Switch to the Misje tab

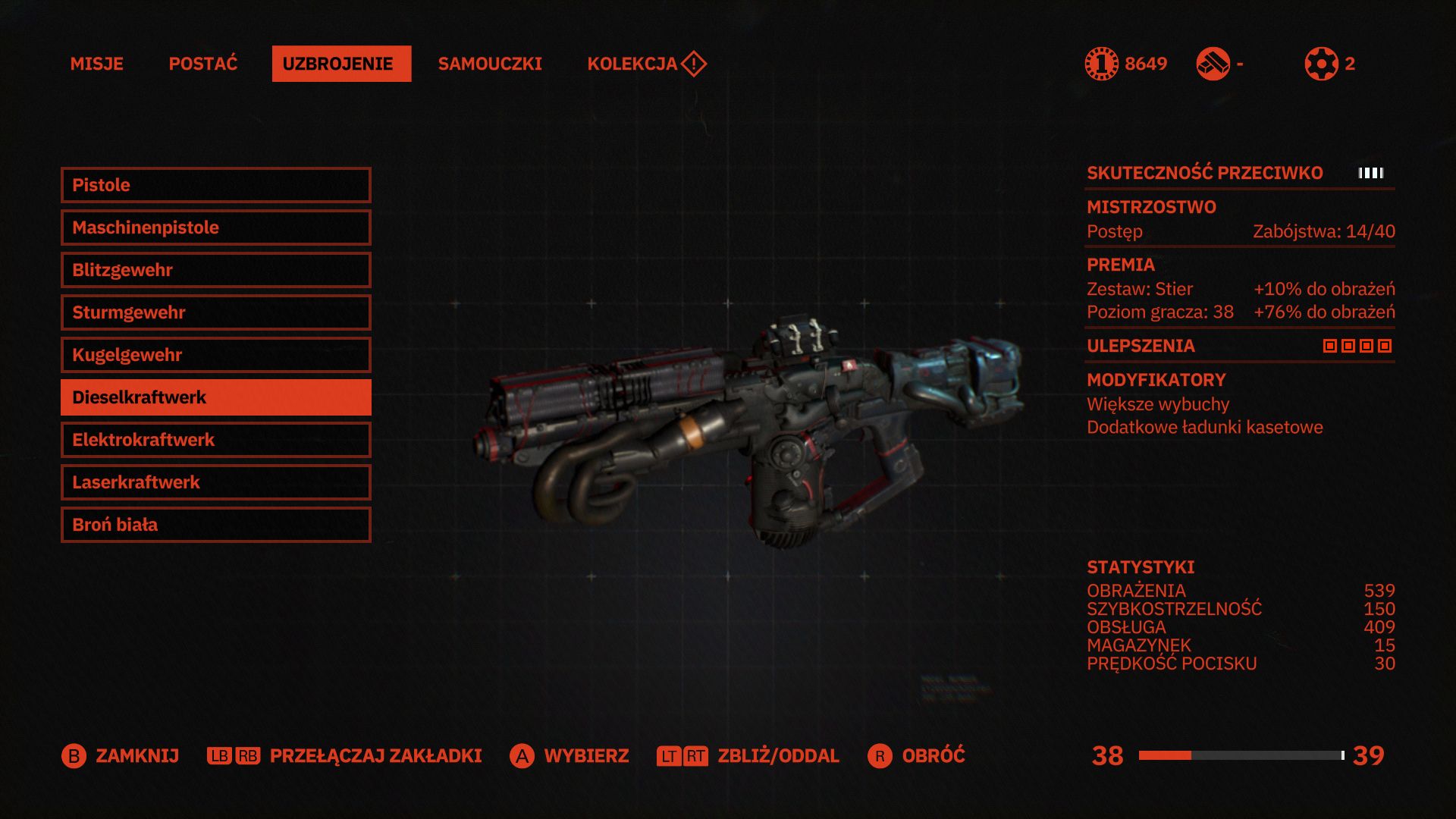click(x=96, y=64)
